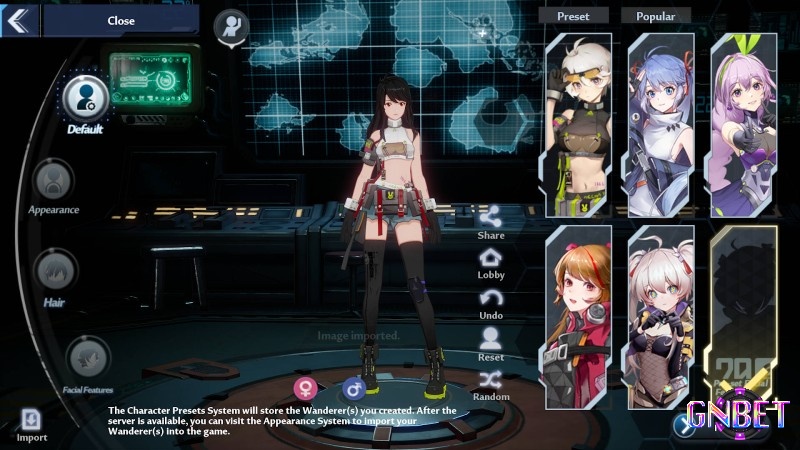This screenshot has height=450, width=800.
Task: Choose the female gender icon
Action: (304, 388)
